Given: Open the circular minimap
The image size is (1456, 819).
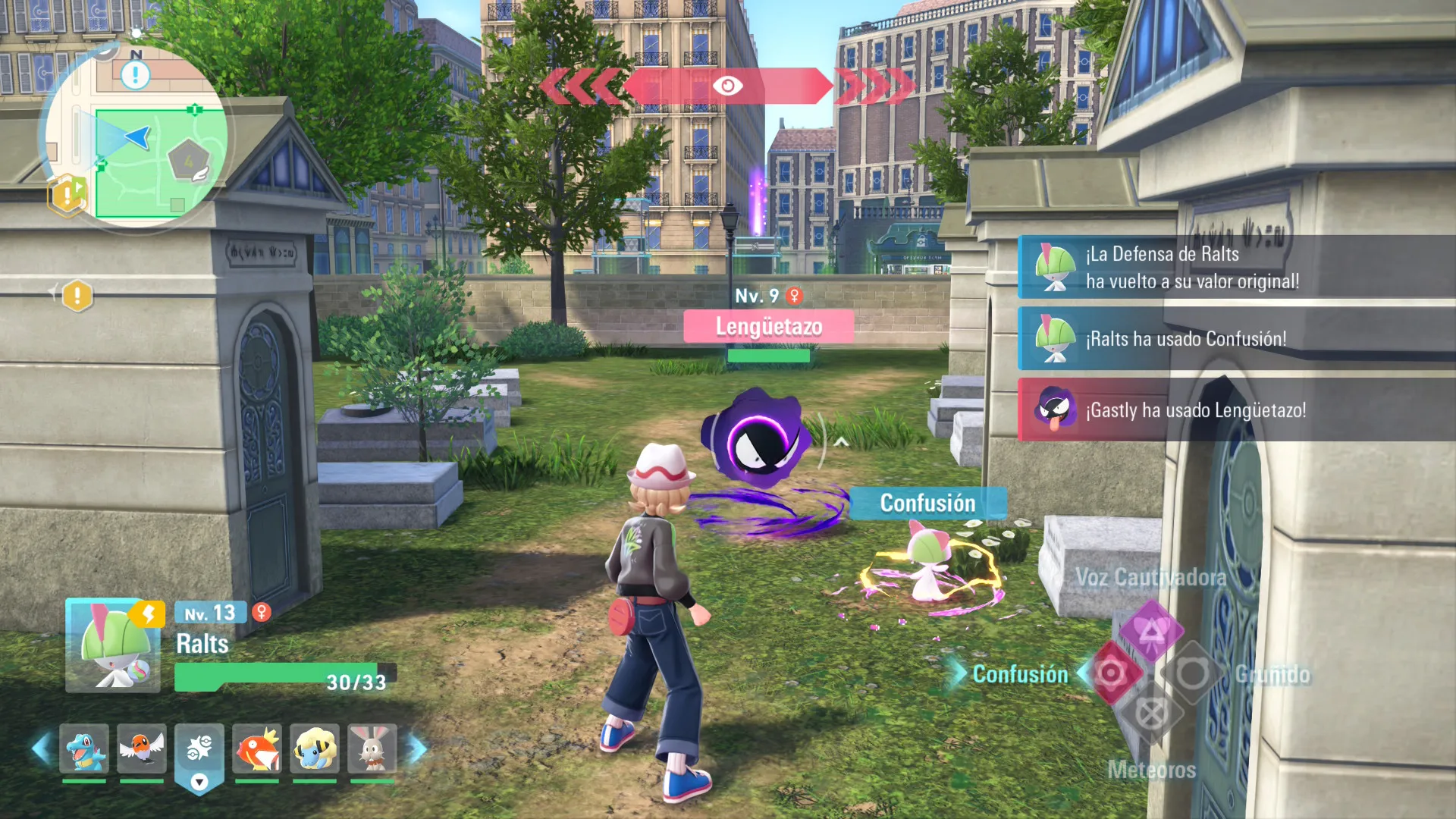Looking at the screenshot, I should (x=136, y=136).
